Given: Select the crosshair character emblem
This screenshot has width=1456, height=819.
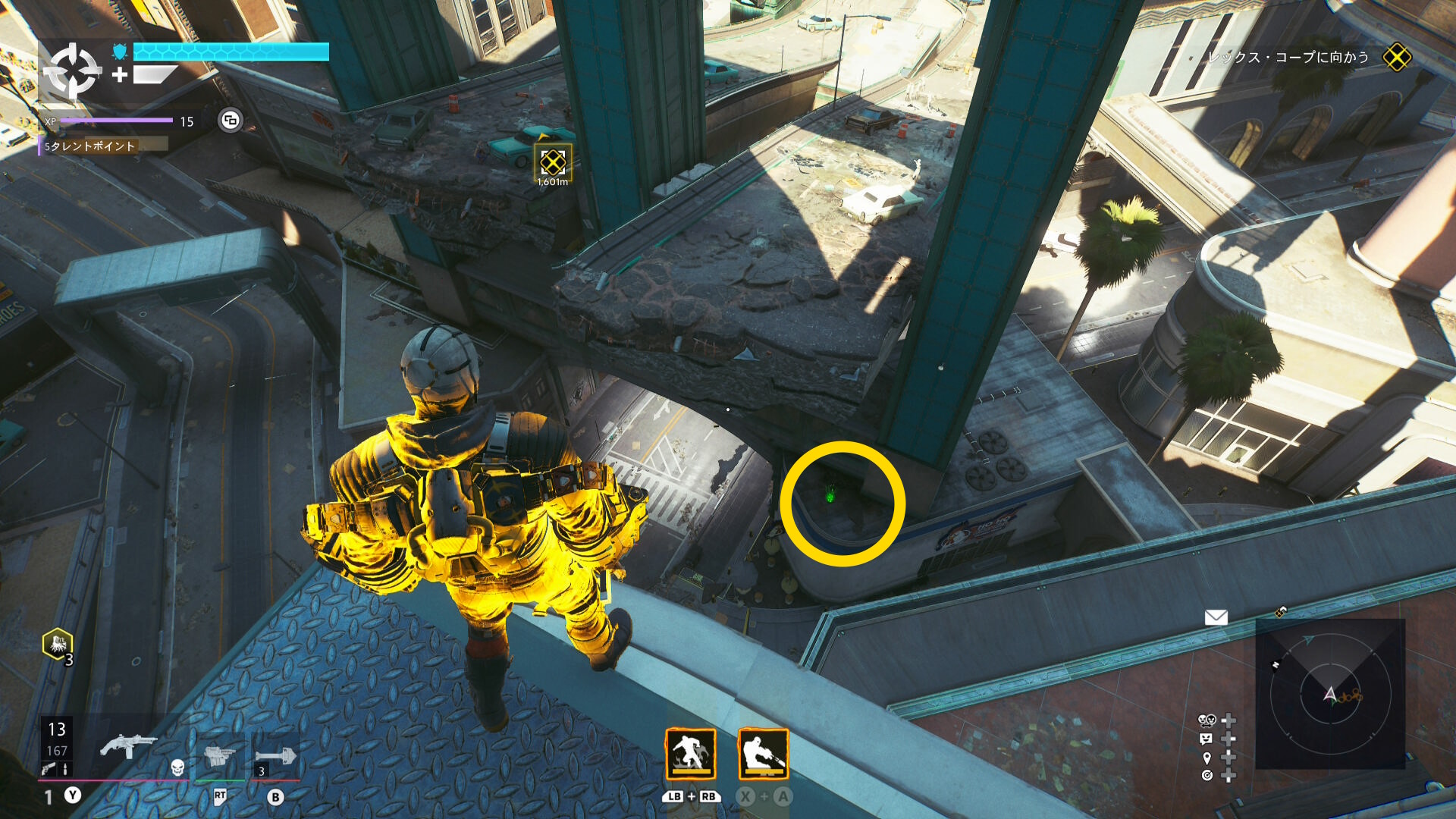Looking at the screenshot, I should pos(71,71).
